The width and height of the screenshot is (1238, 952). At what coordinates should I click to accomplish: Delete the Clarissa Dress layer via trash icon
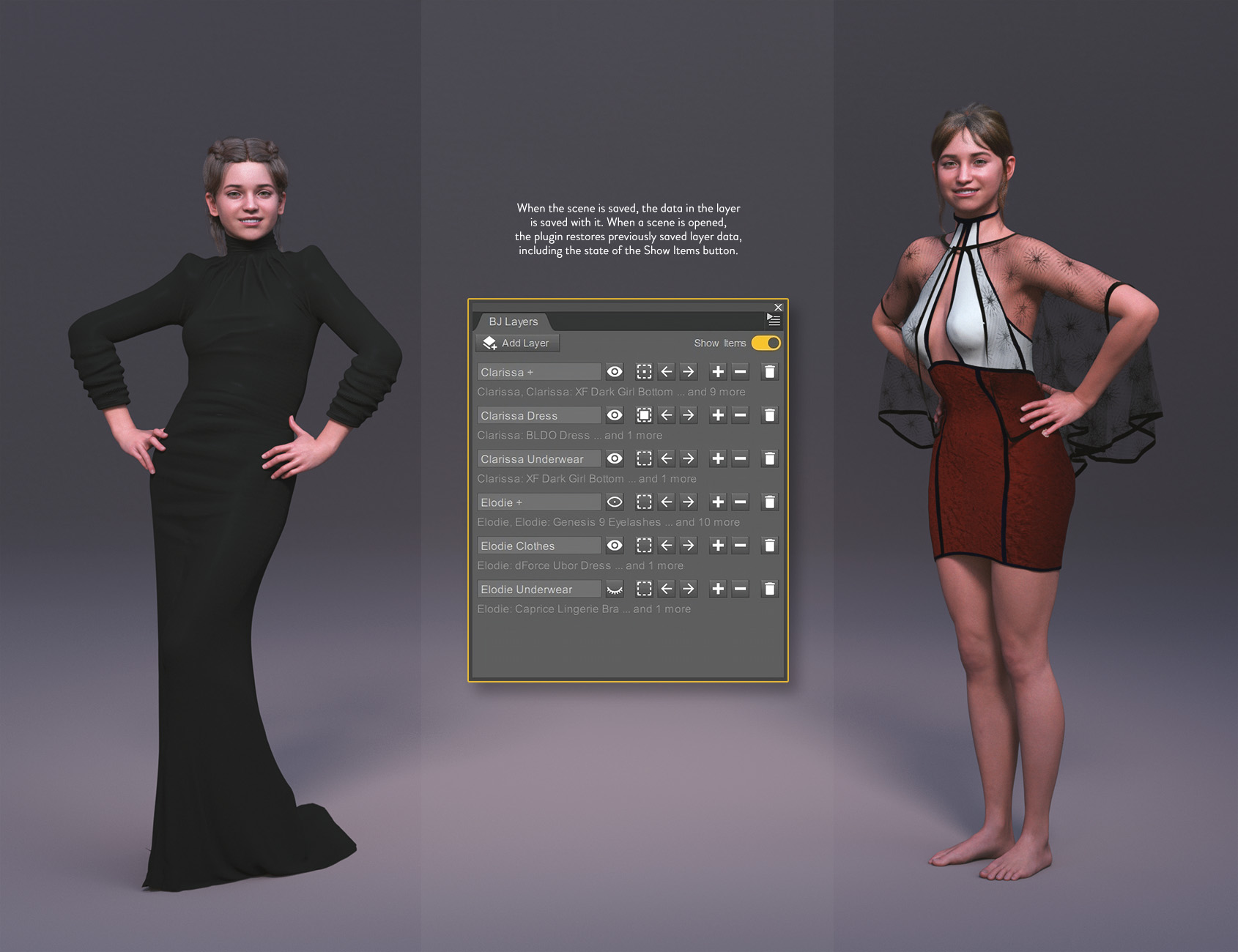tap(768, 415)
